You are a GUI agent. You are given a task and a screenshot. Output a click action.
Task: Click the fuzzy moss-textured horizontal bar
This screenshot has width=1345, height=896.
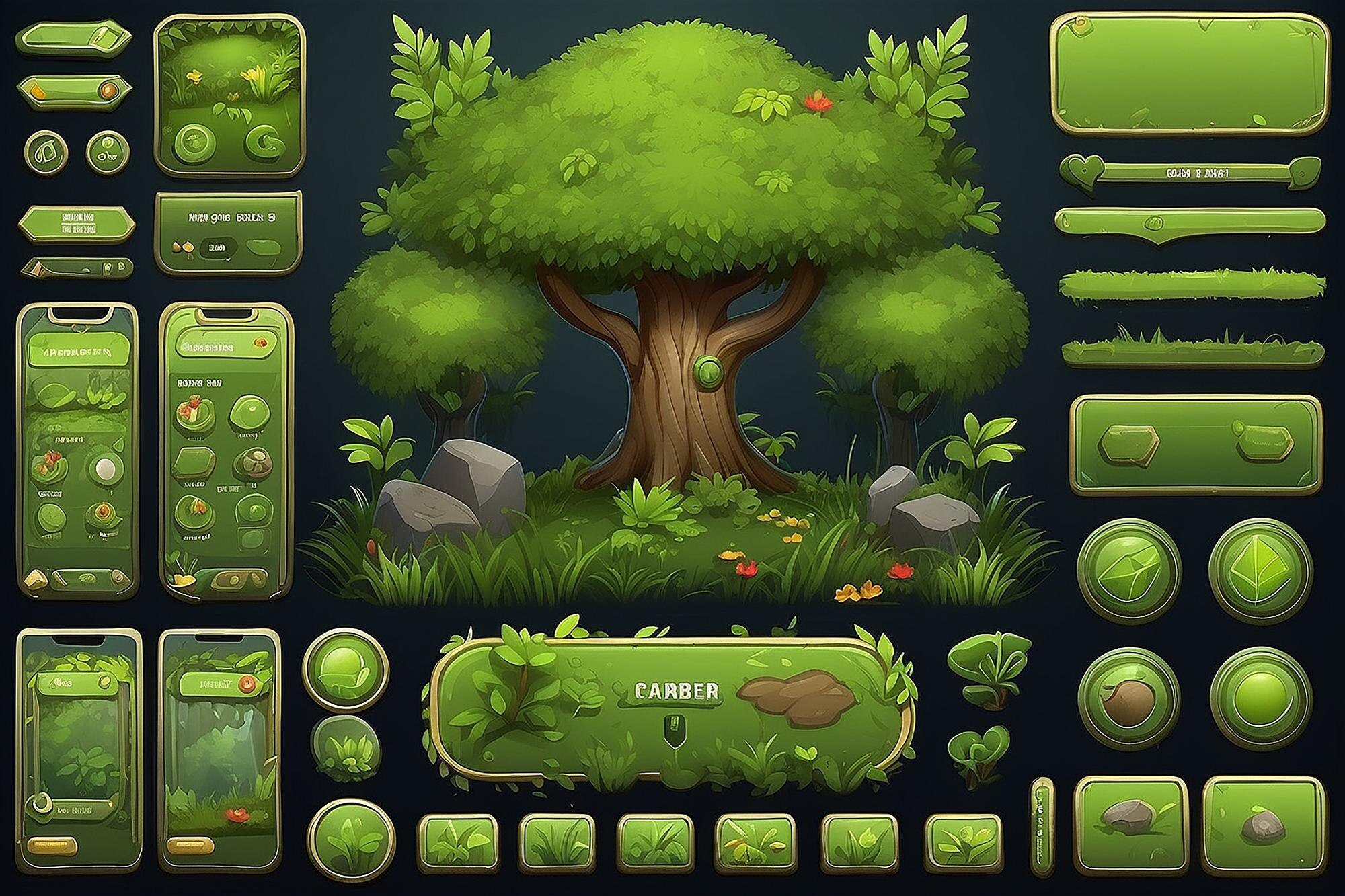1192,284
